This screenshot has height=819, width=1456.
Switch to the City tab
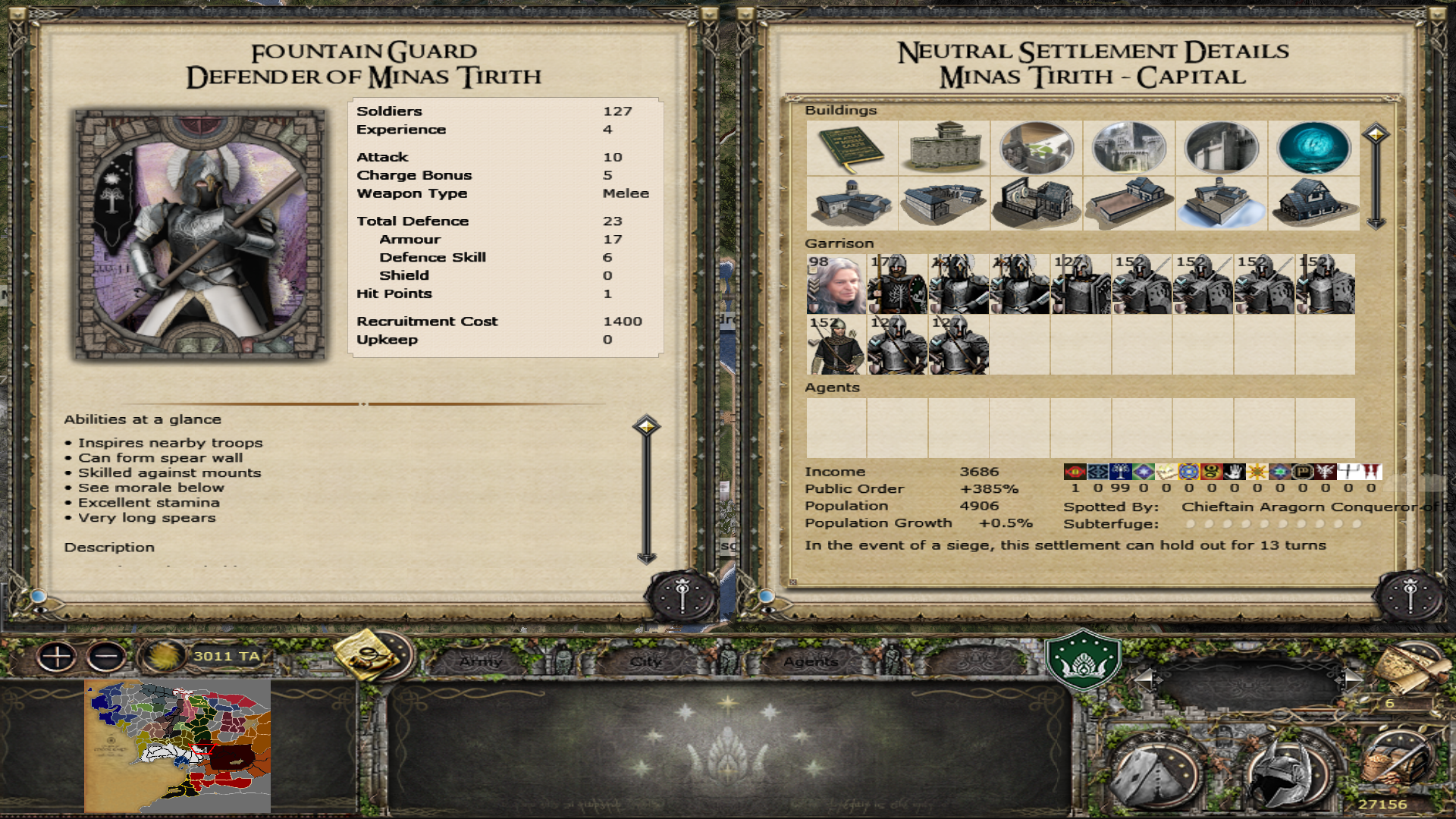tap(646, 661)
